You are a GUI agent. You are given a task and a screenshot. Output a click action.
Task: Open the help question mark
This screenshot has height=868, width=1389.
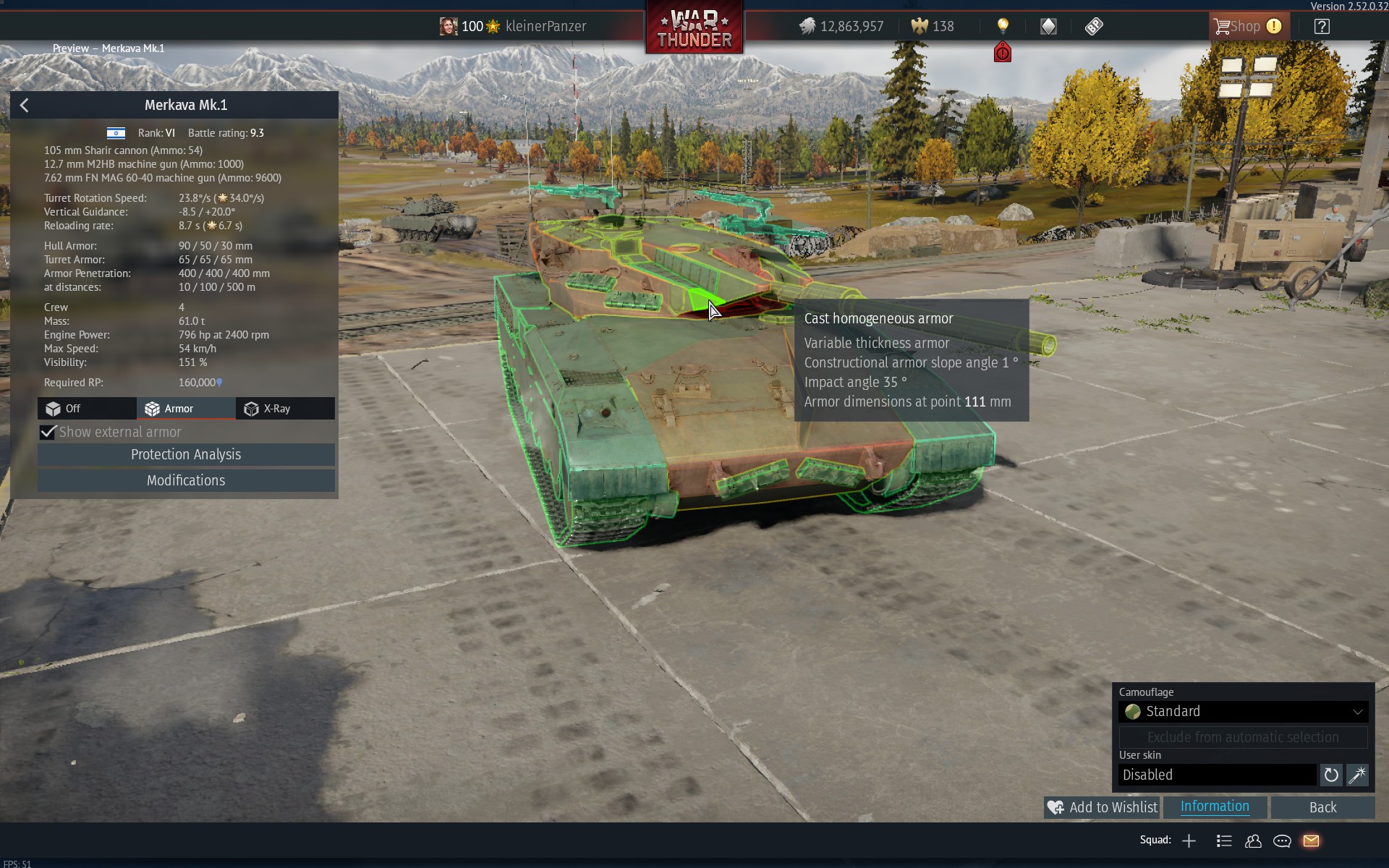point(1322,27)
